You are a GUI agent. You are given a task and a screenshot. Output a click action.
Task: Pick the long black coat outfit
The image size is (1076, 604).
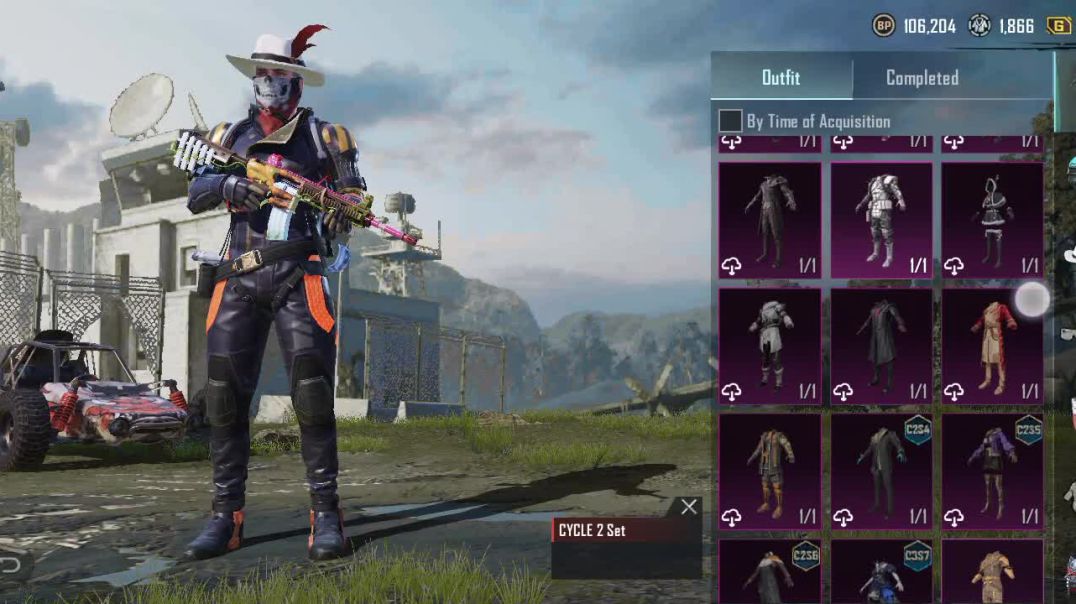tap(881, 346)
